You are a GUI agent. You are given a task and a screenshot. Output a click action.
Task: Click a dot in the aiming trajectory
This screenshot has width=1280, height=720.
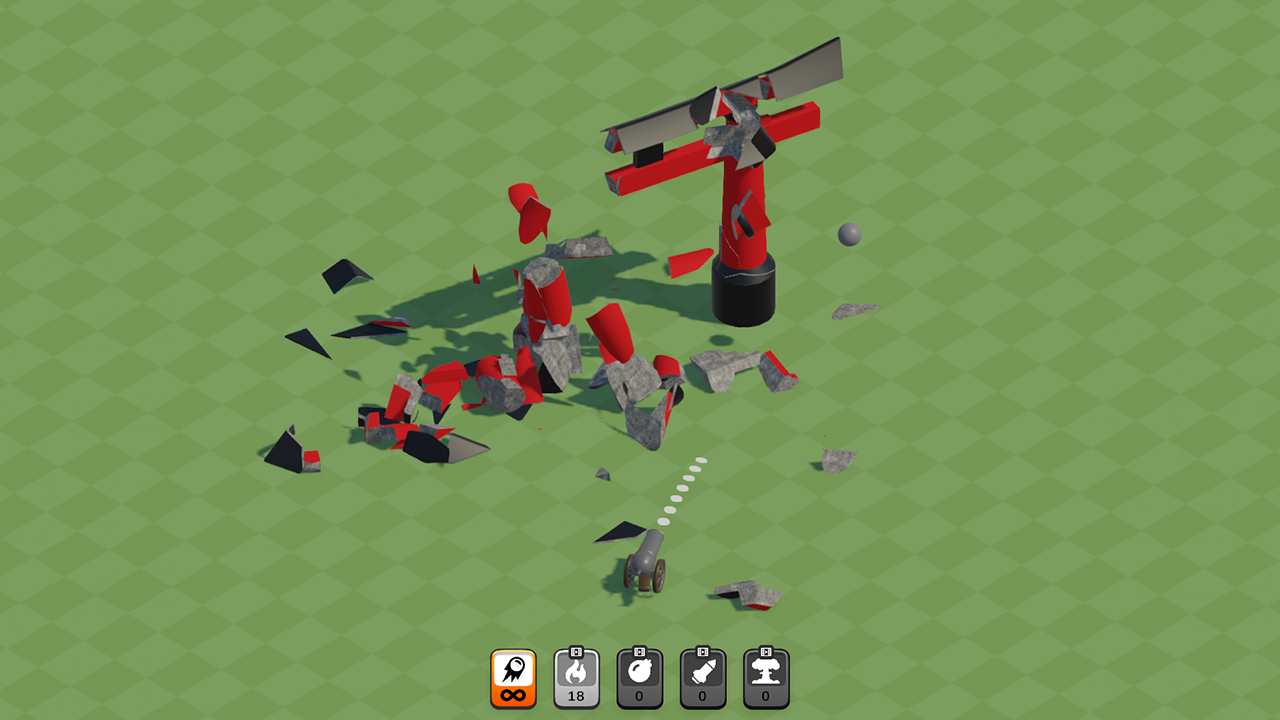point(690,480)
